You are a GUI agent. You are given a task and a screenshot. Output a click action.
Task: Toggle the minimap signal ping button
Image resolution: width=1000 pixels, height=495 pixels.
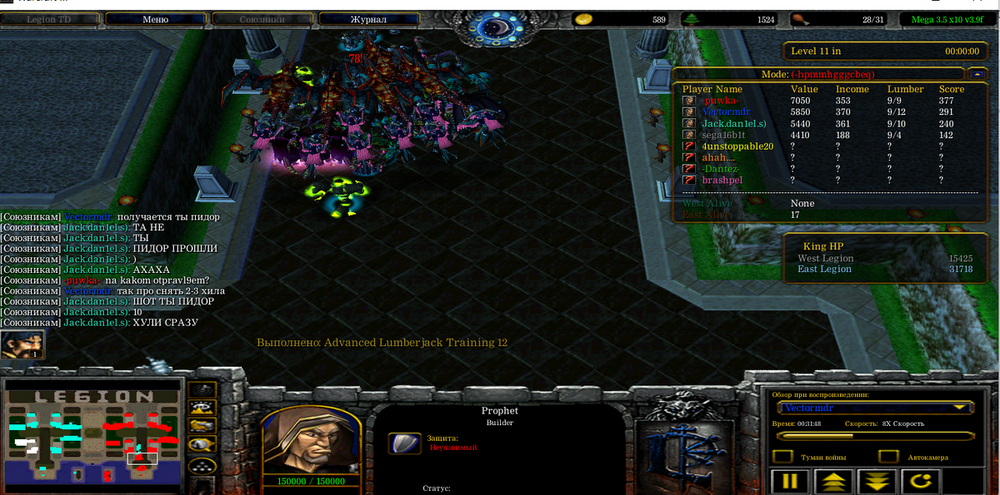(x=203, y=388)
